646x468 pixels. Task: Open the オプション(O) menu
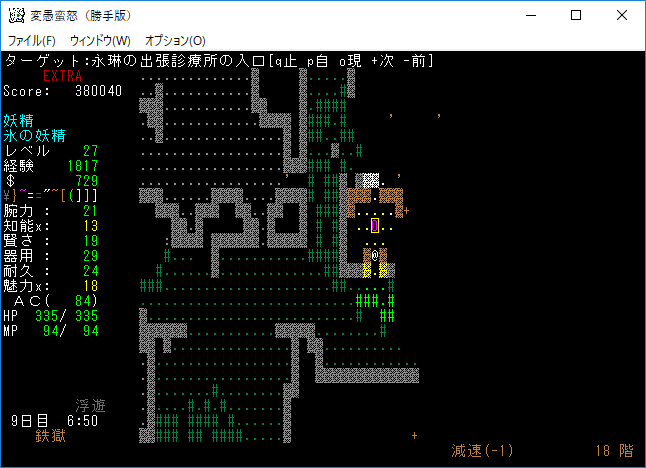(175, 40)
